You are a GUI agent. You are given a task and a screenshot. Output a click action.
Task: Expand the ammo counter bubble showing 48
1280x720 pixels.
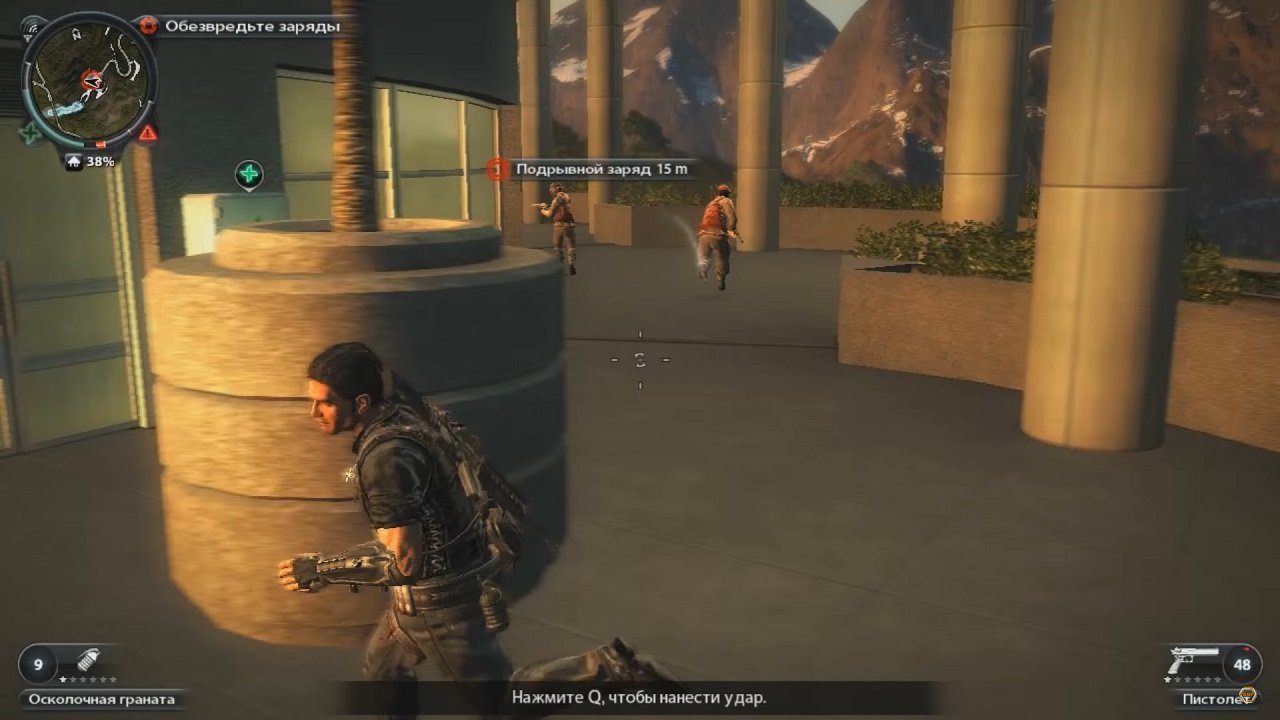[1242, 664]
